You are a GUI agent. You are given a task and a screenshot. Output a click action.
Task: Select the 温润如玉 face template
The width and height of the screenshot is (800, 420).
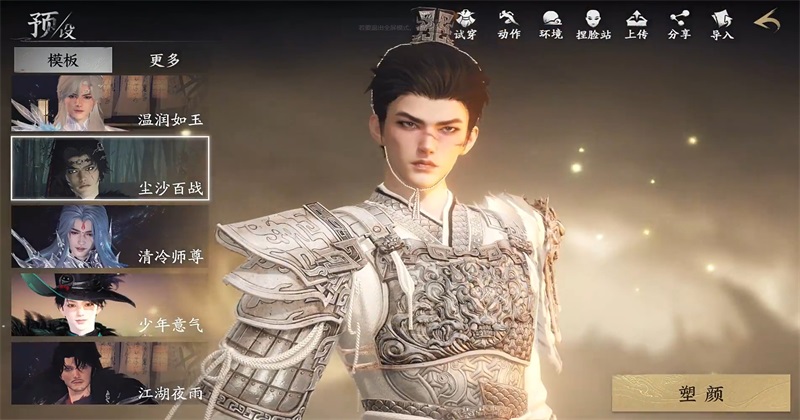tap(110, 103)
